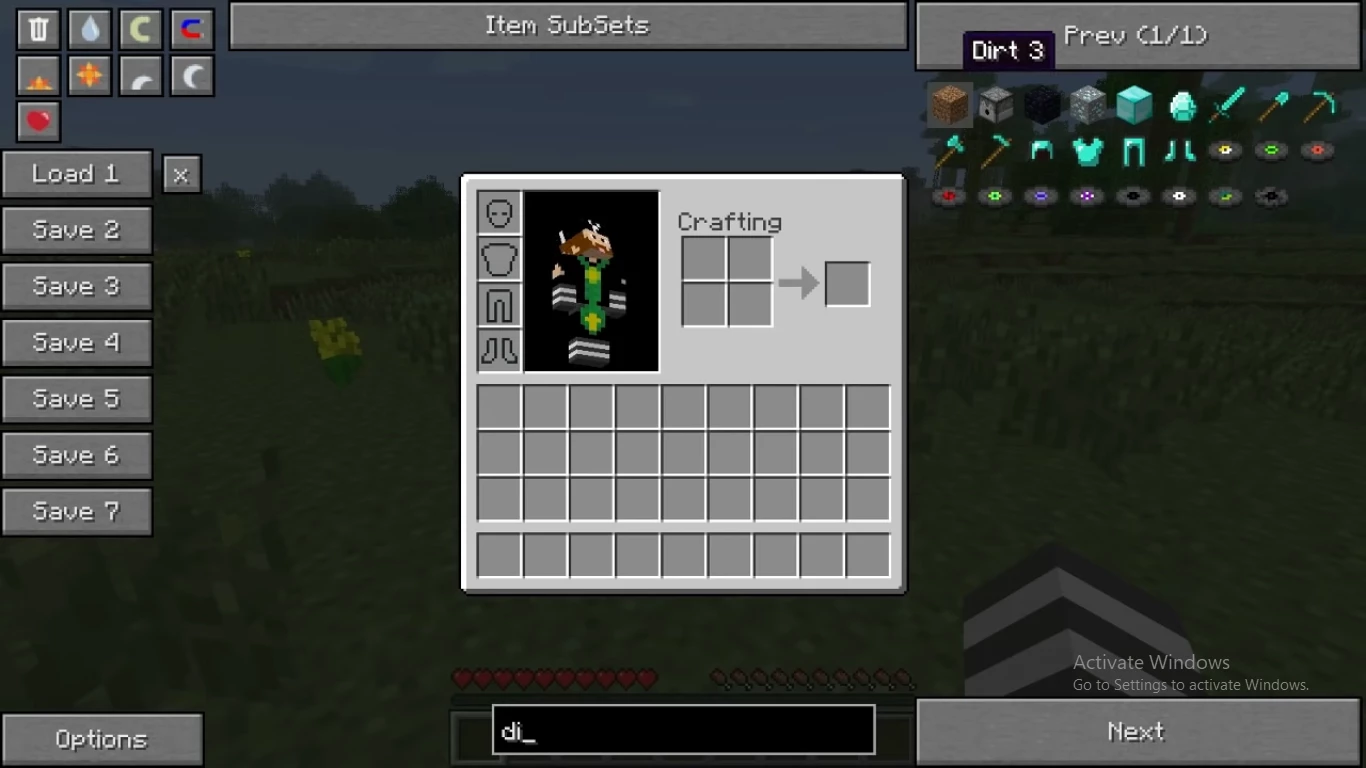Choose the diamond chestplate in the item panel
The height and width of the screenshot is (768, 1366).
[x=1087, y=151]
